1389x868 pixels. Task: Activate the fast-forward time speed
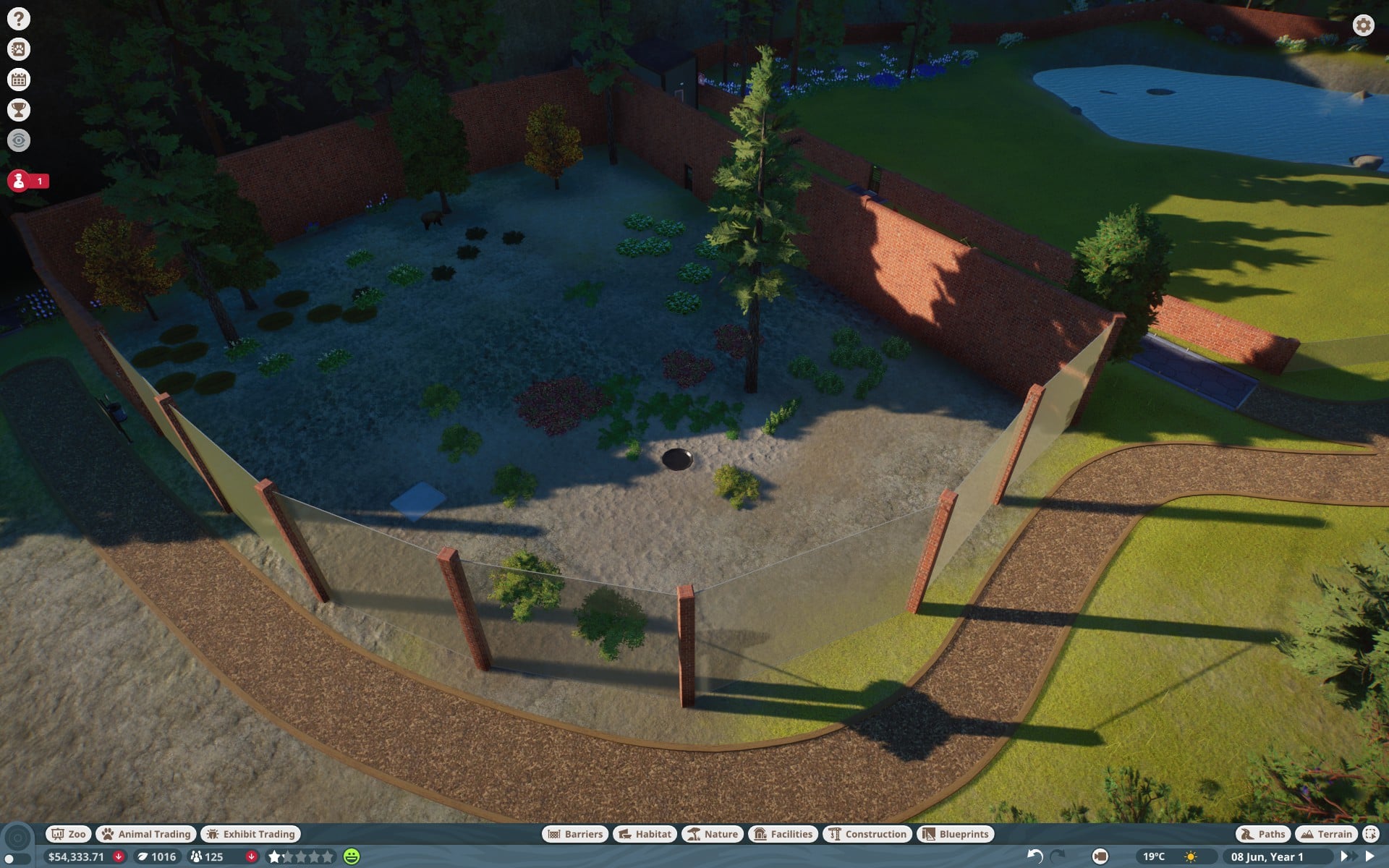click(x=1350, y=856)
